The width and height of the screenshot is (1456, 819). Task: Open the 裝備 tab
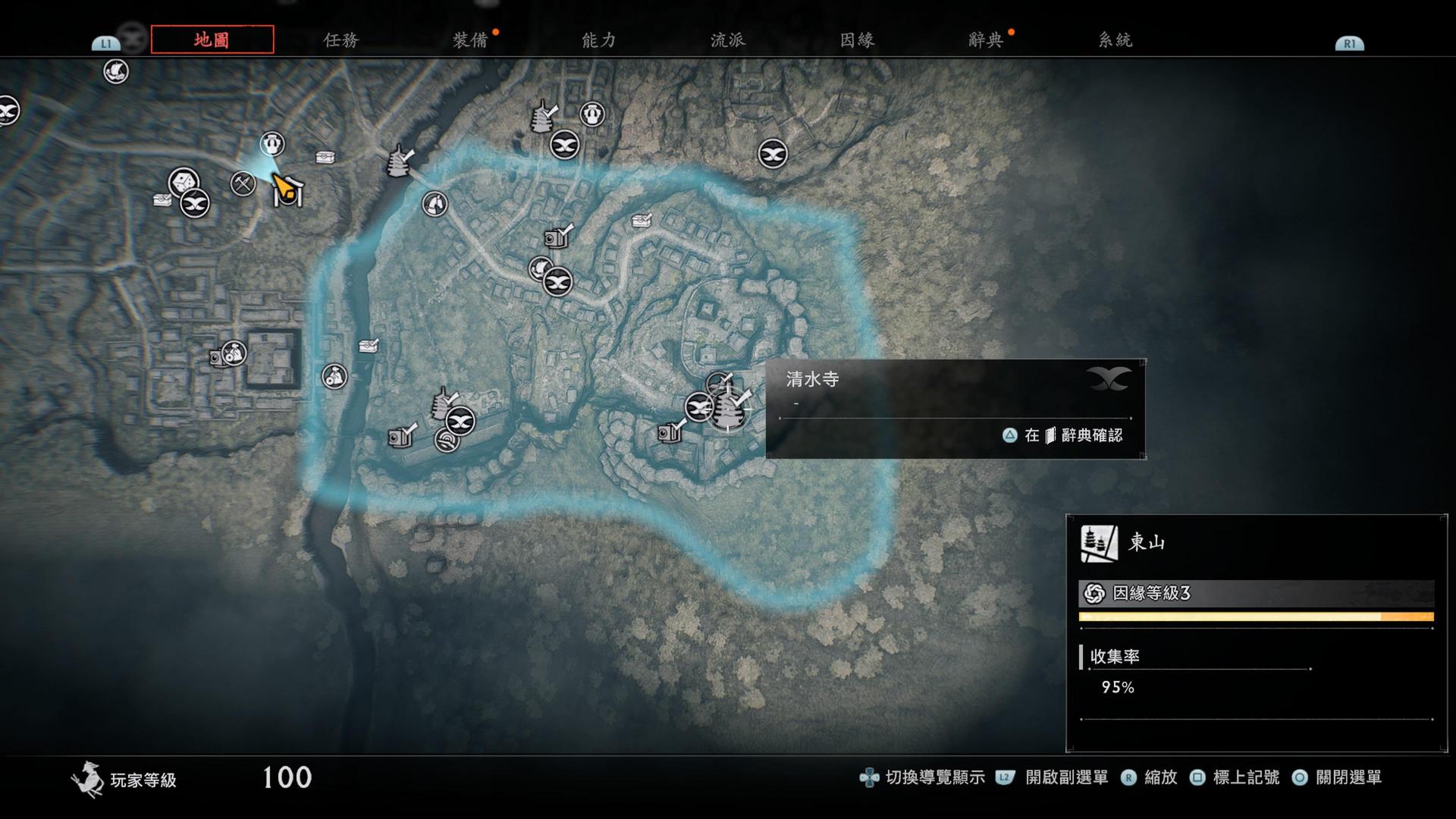click(469, 40)
